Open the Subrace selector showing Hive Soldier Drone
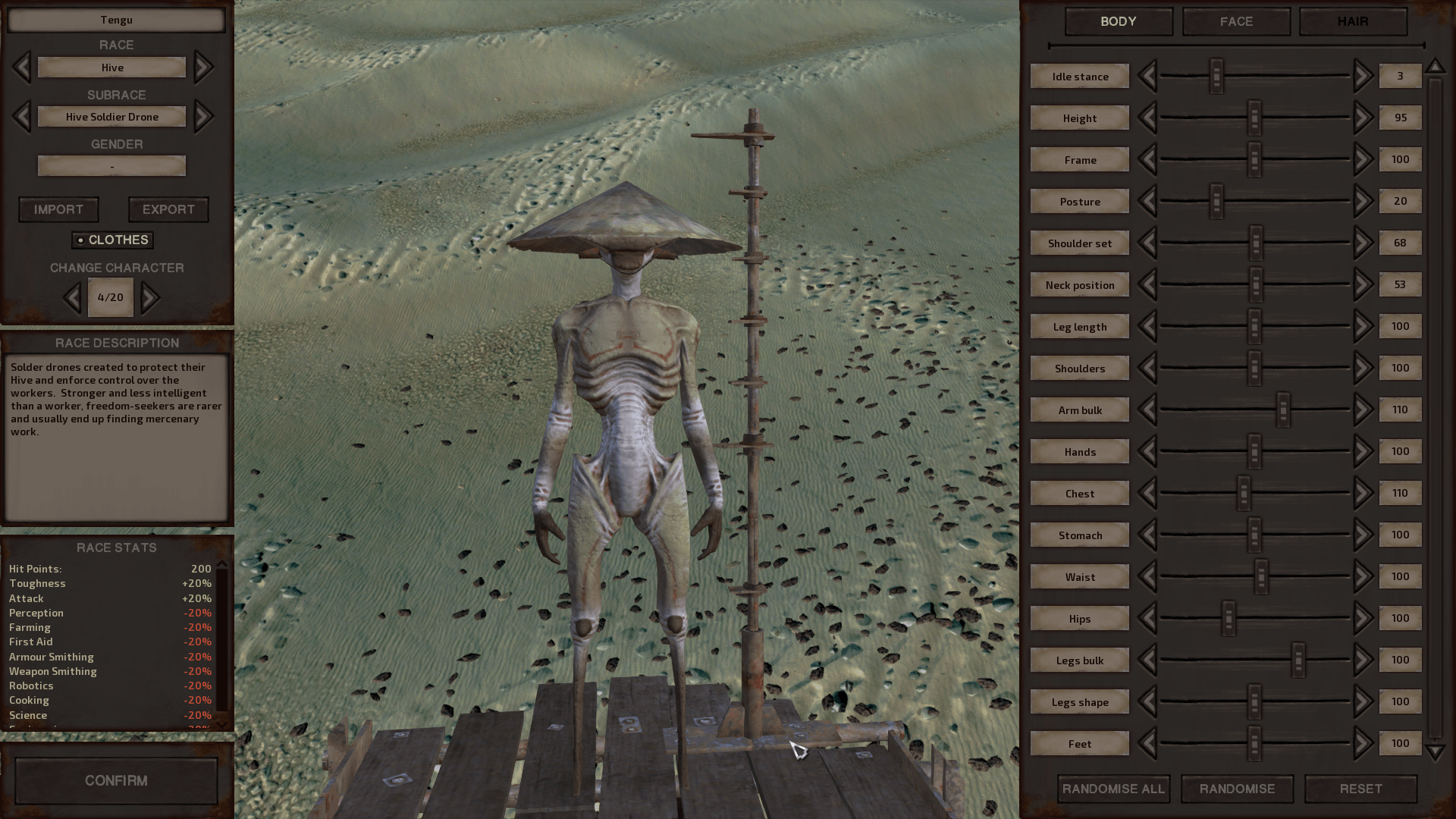The height and width of the screenshot is (819, 1456). tap(111, 116)
